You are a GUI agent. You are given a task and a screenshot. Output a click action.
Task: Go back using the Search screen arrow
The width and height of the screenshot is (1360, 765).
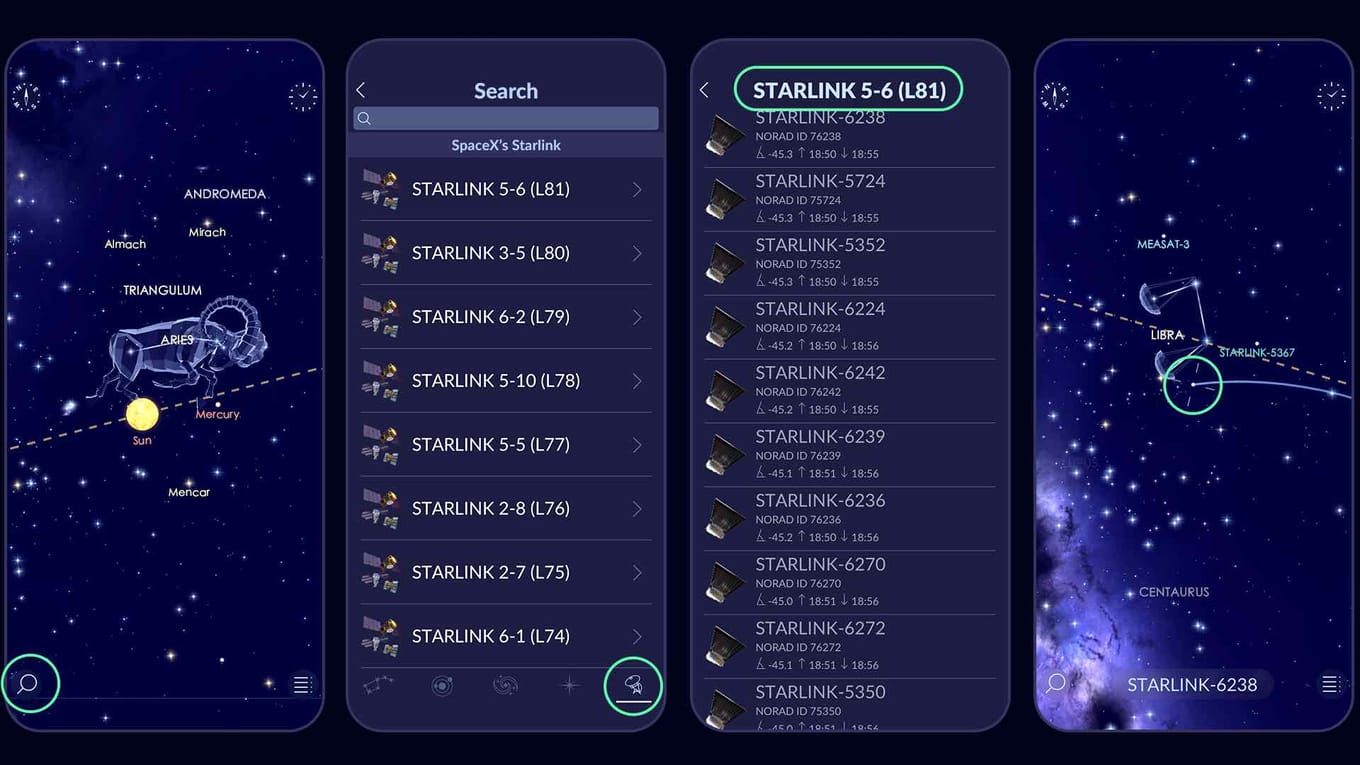coord(361,89)
